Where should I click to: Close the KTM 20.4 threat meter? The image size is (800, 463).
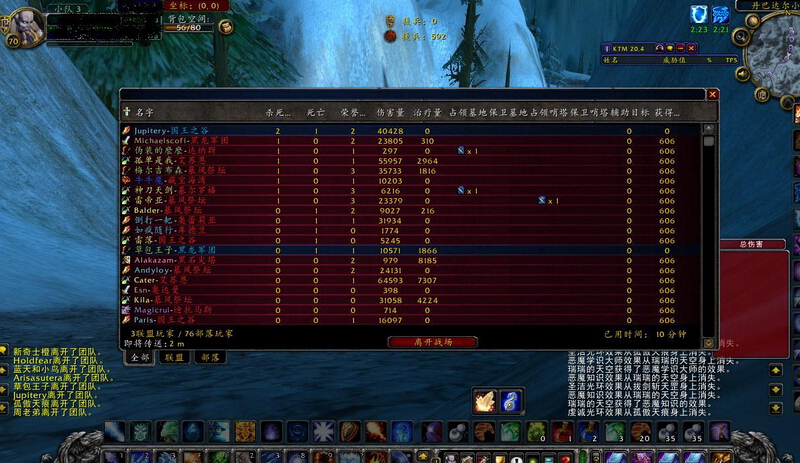point(692,47)
